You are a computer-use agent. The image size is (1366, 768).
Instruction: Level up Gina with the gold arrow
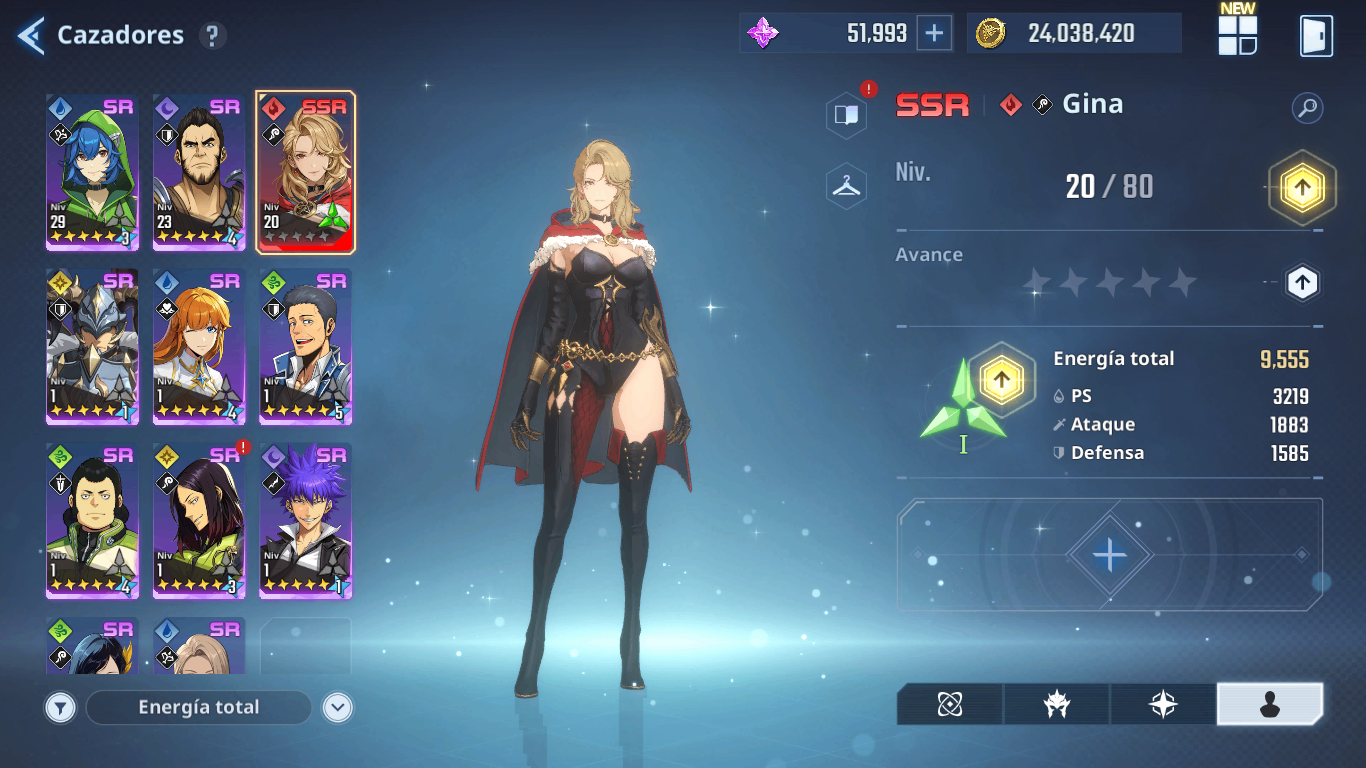coord(1302,187)
